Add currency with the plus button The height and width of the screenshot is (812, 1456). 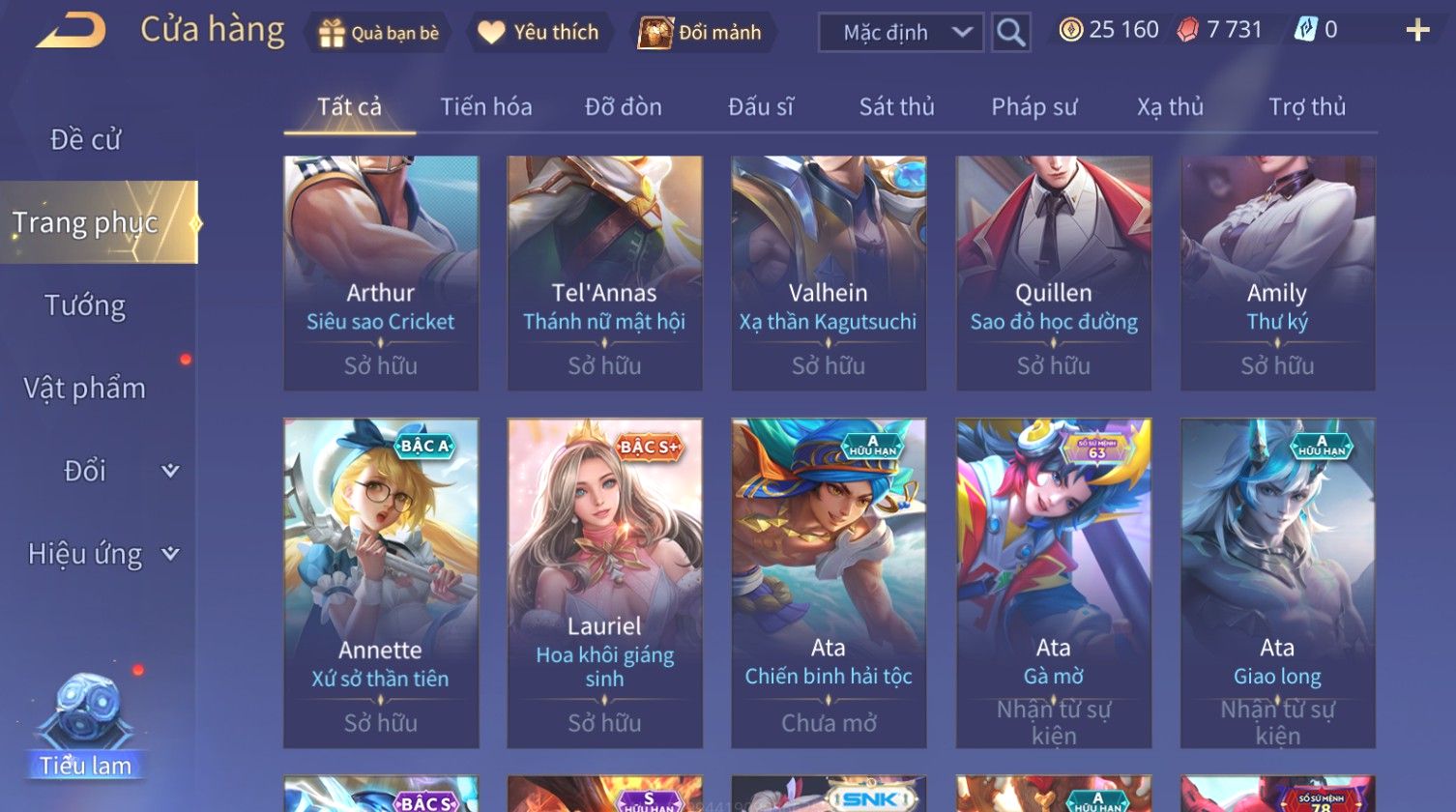point(1417,31)
